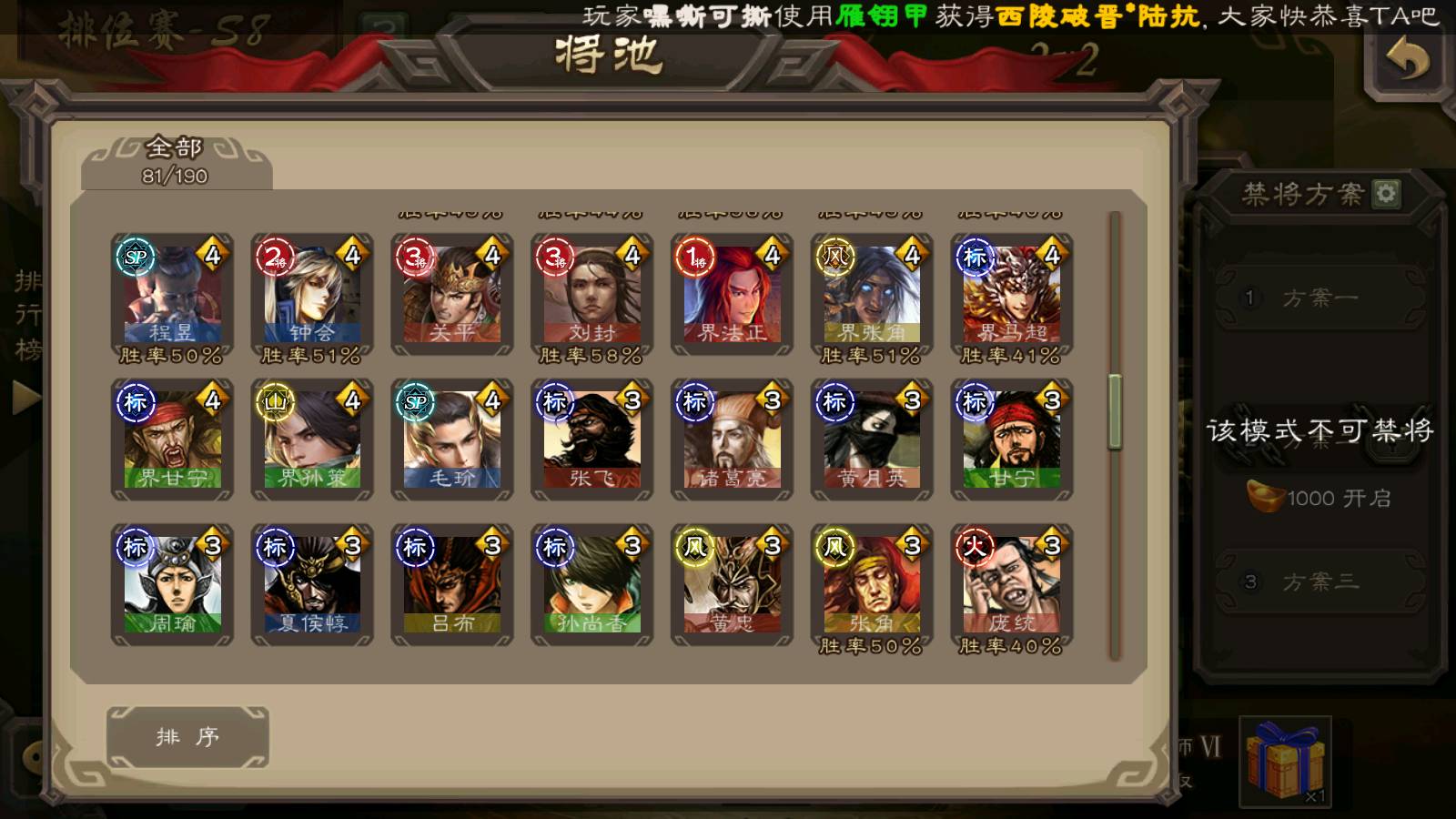Choose the 界法正 general card
1456x819 pixels.
click(733, 296)
